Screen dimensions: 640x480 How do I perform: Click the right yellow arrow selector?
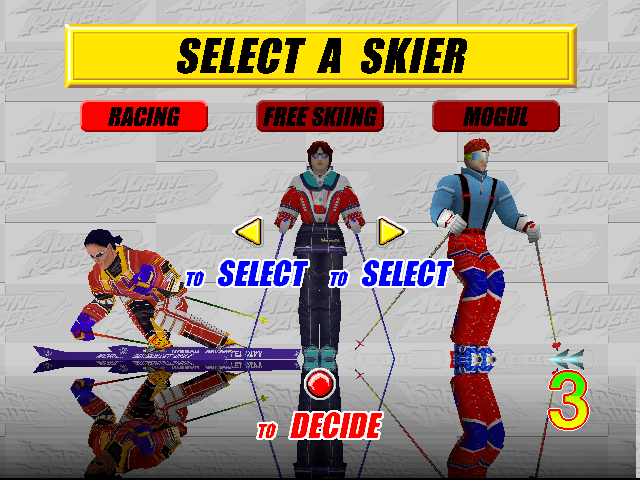(391, 232)
